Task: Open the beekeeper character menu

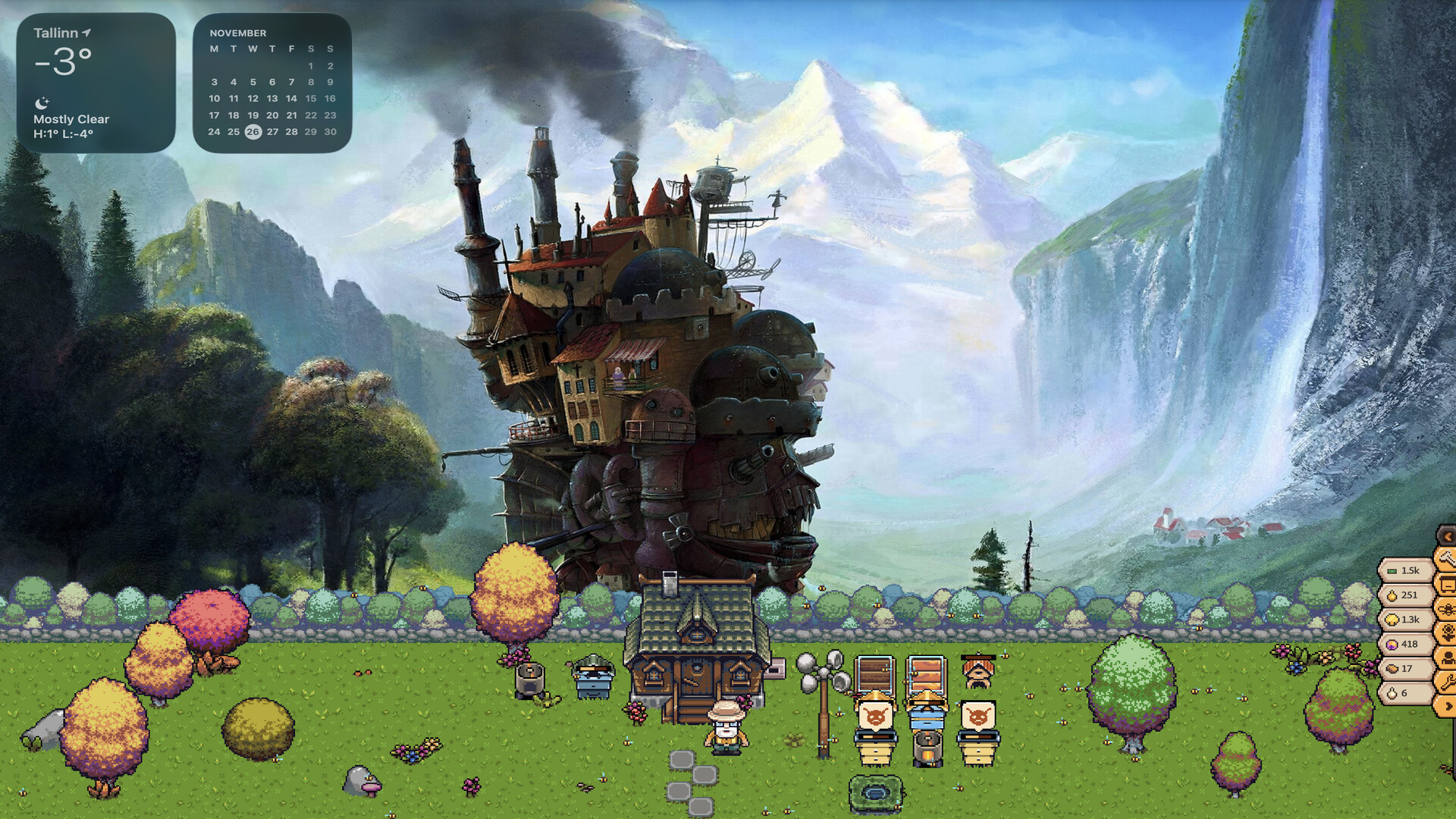Action: pyautogui.click(x=1447, y=657)
